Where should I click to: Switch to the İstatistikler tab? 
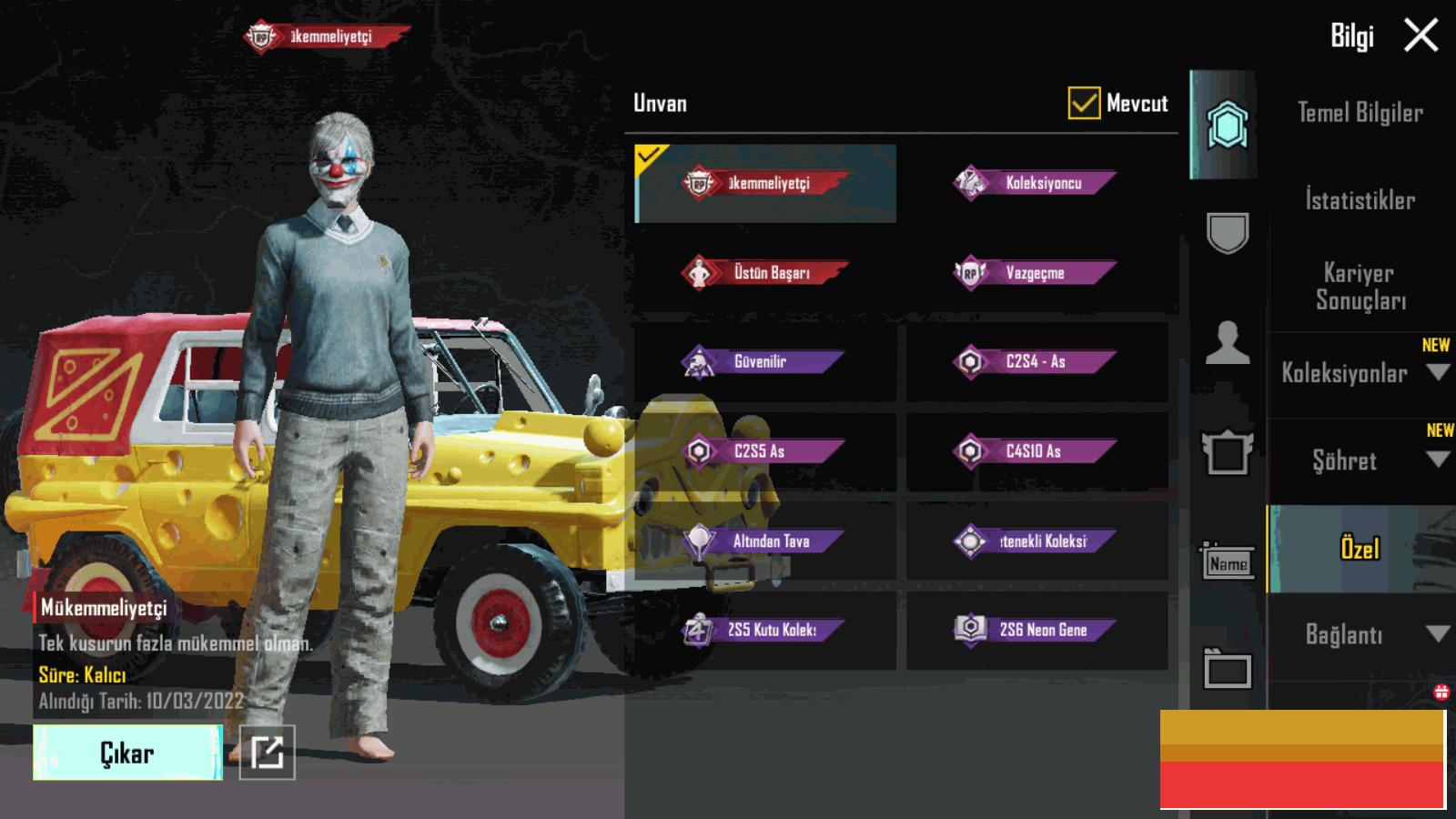click(1360, 200)
